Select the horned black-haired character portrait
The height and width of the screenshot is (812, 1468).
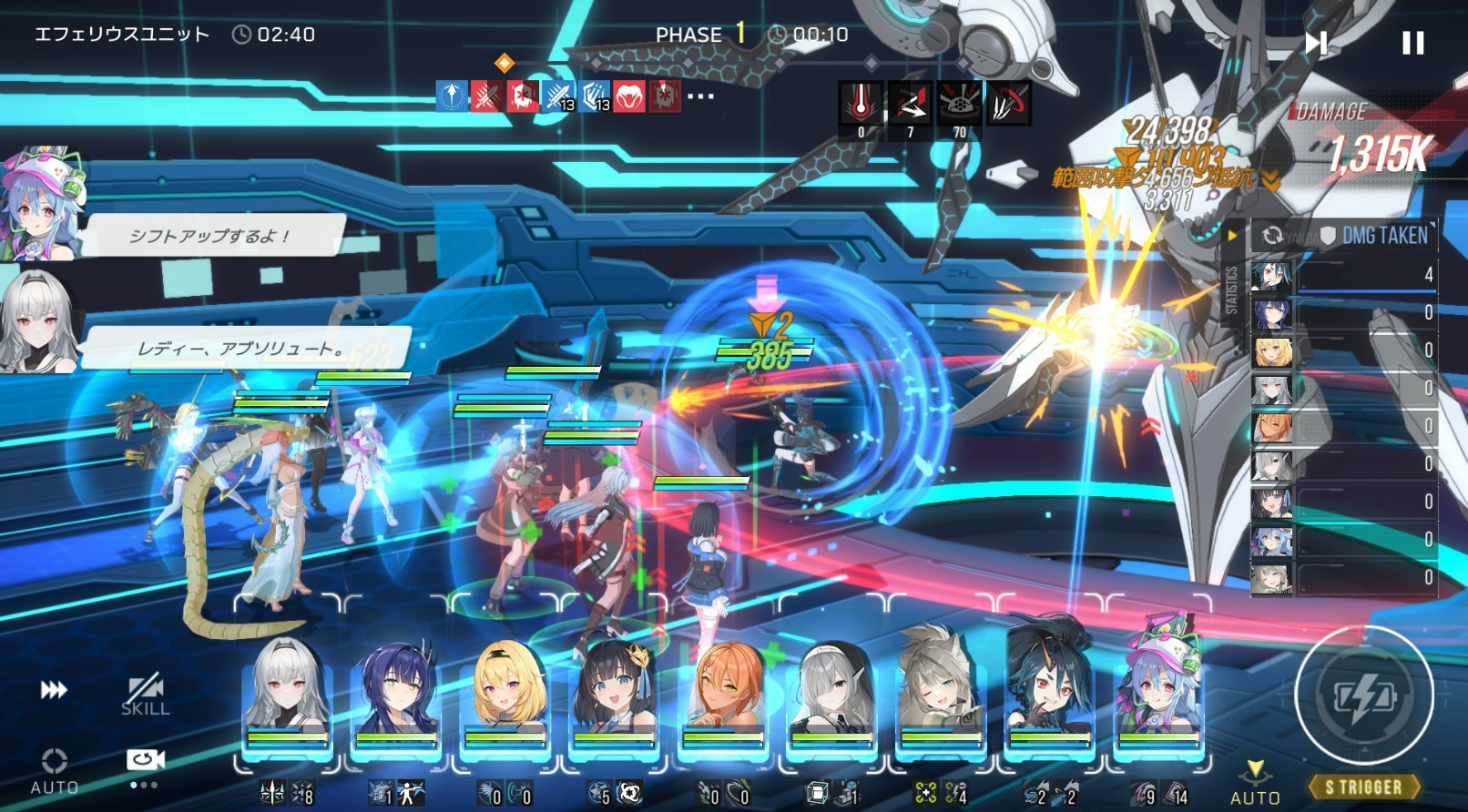click(1049, 696)
